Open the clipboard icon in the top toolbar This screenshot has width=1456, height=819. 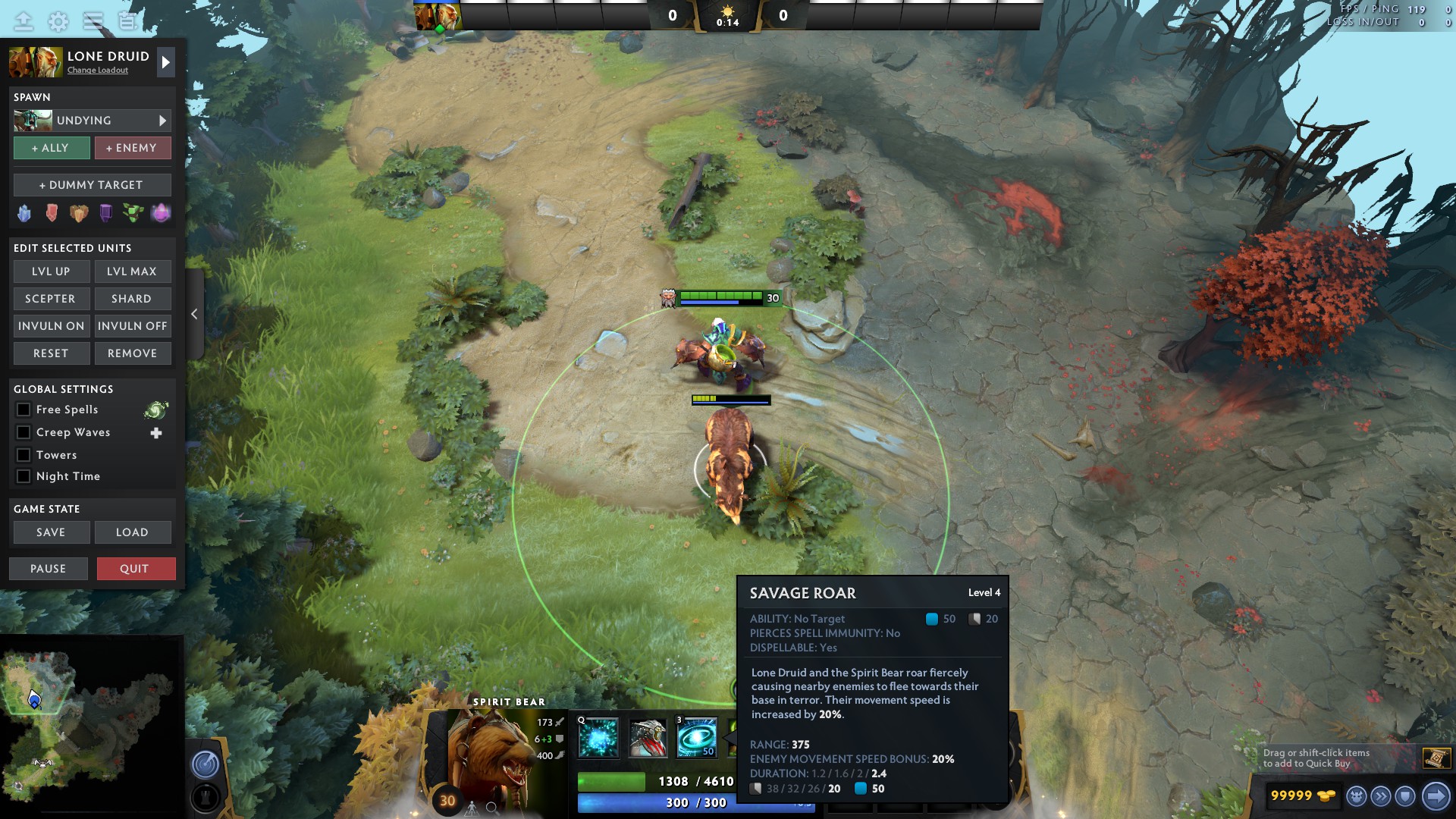point(126,20)
